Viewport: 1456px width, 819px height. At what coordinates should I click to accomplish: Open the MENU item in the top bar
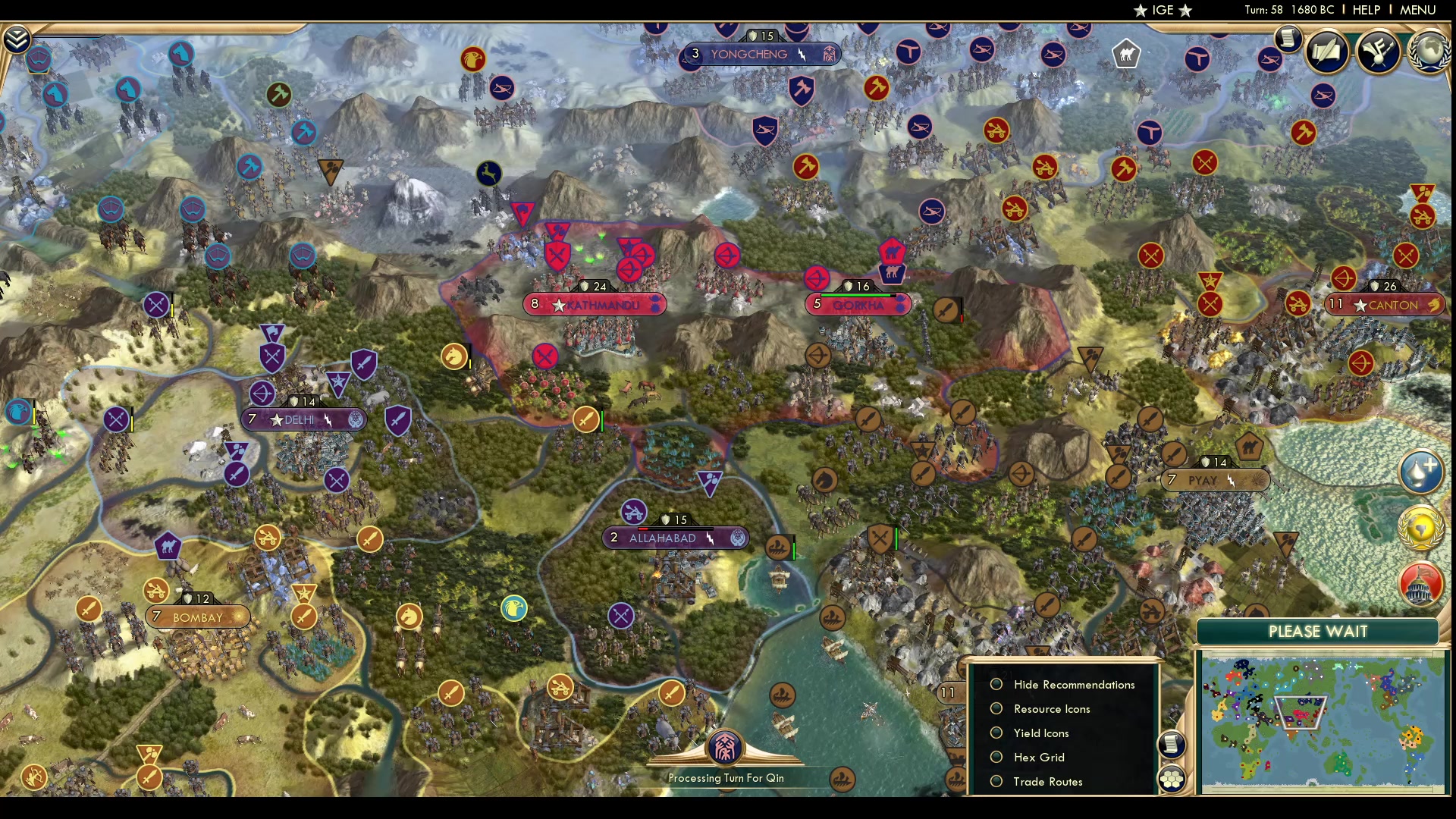pyautogui.click(x=1417, y=10)
